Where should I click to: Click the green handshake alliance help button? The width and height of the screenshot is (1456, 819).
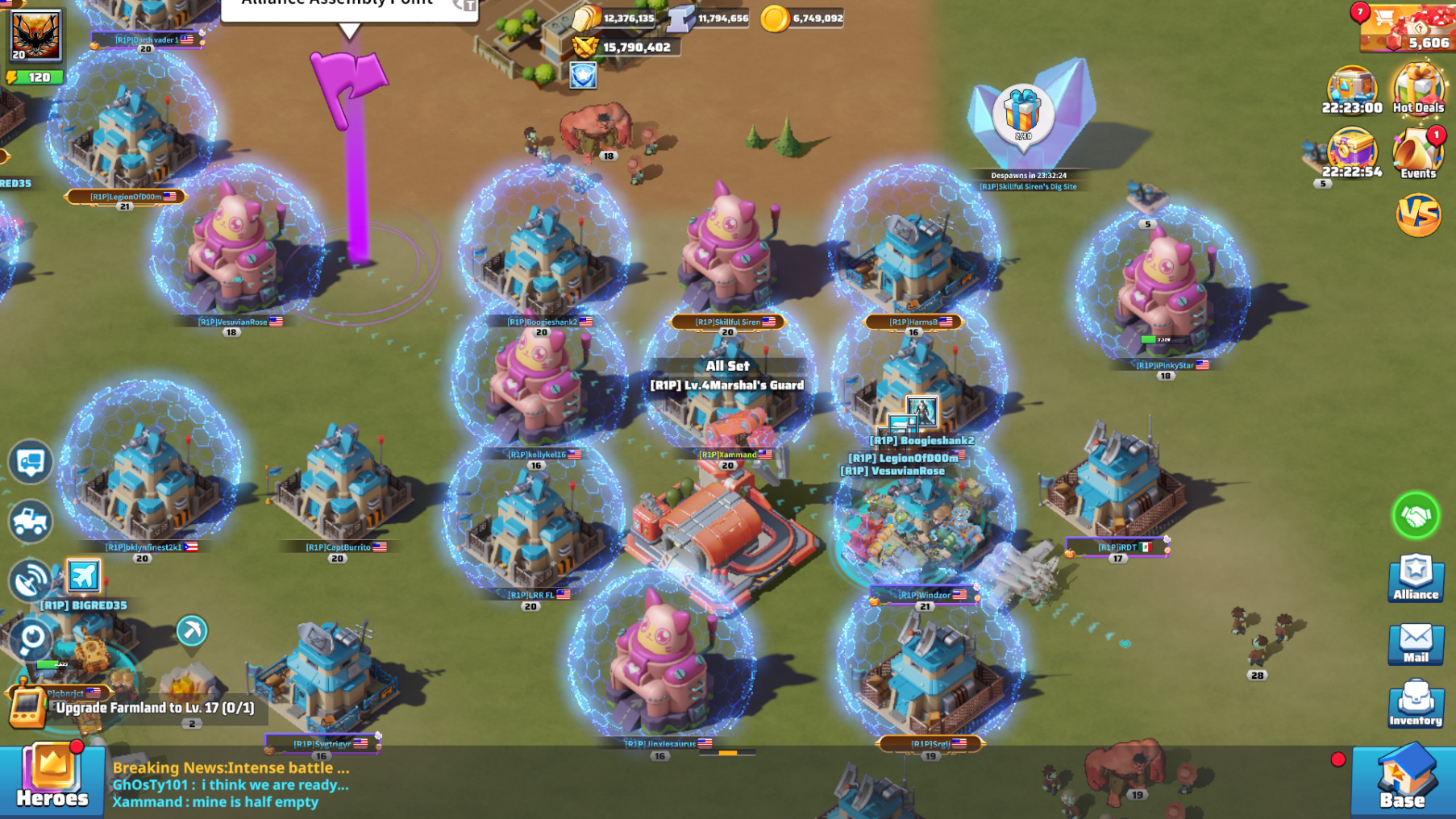tap(1416, 515)
